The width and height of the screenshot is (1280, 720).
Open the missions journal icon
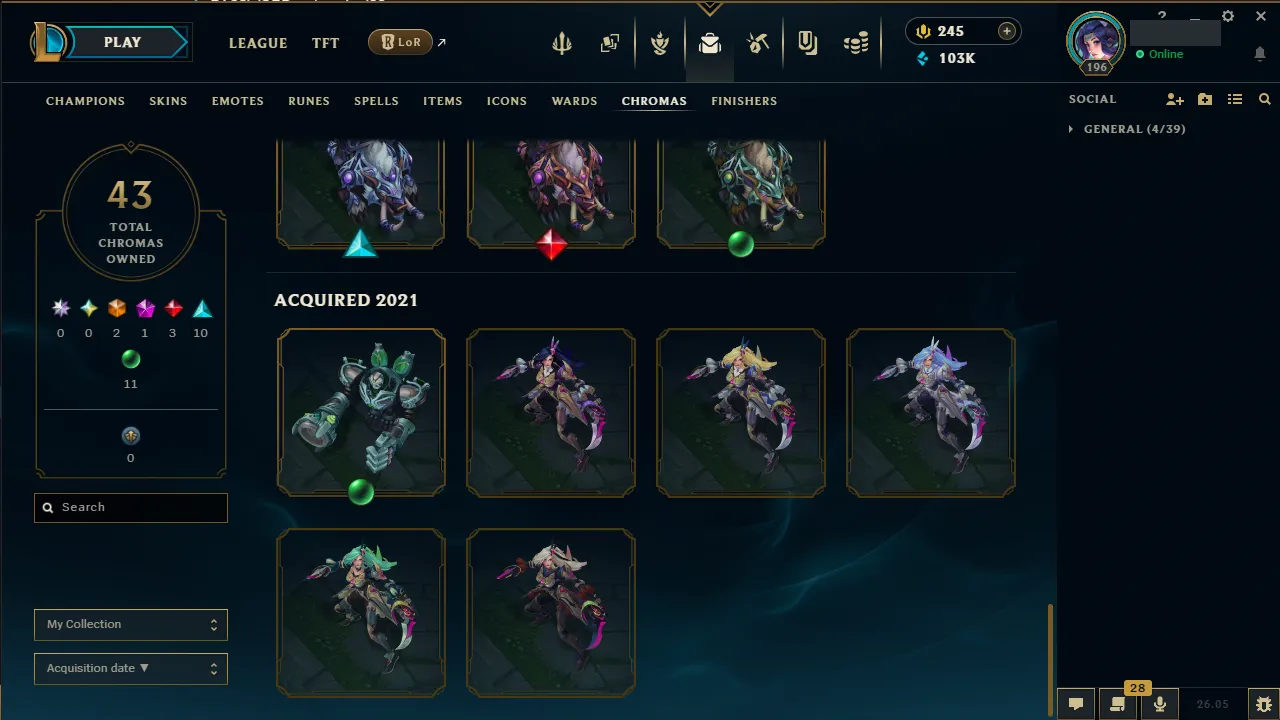[x=808, y=42]
